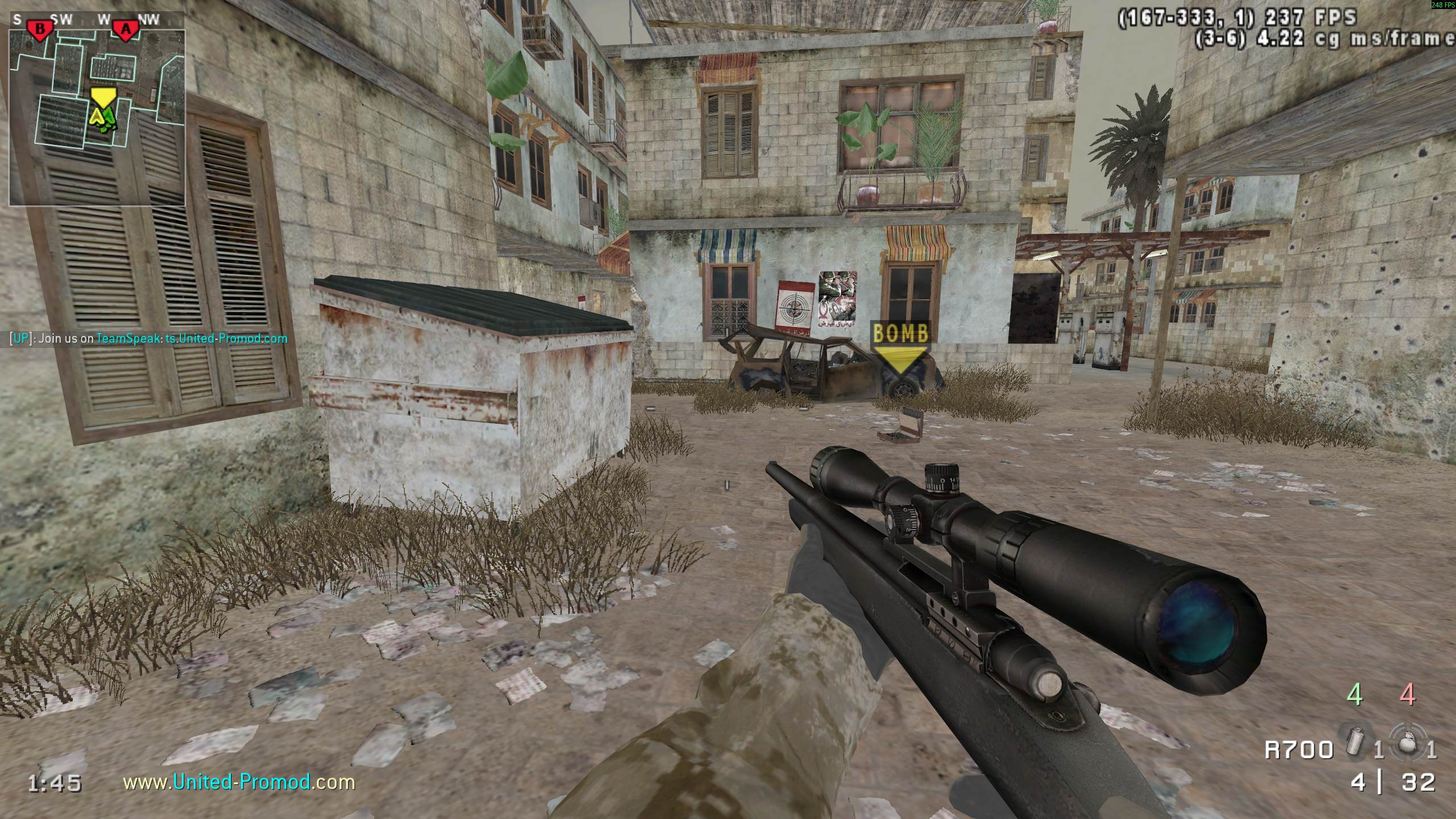Click the R700 weapon name

point(1298,750)
